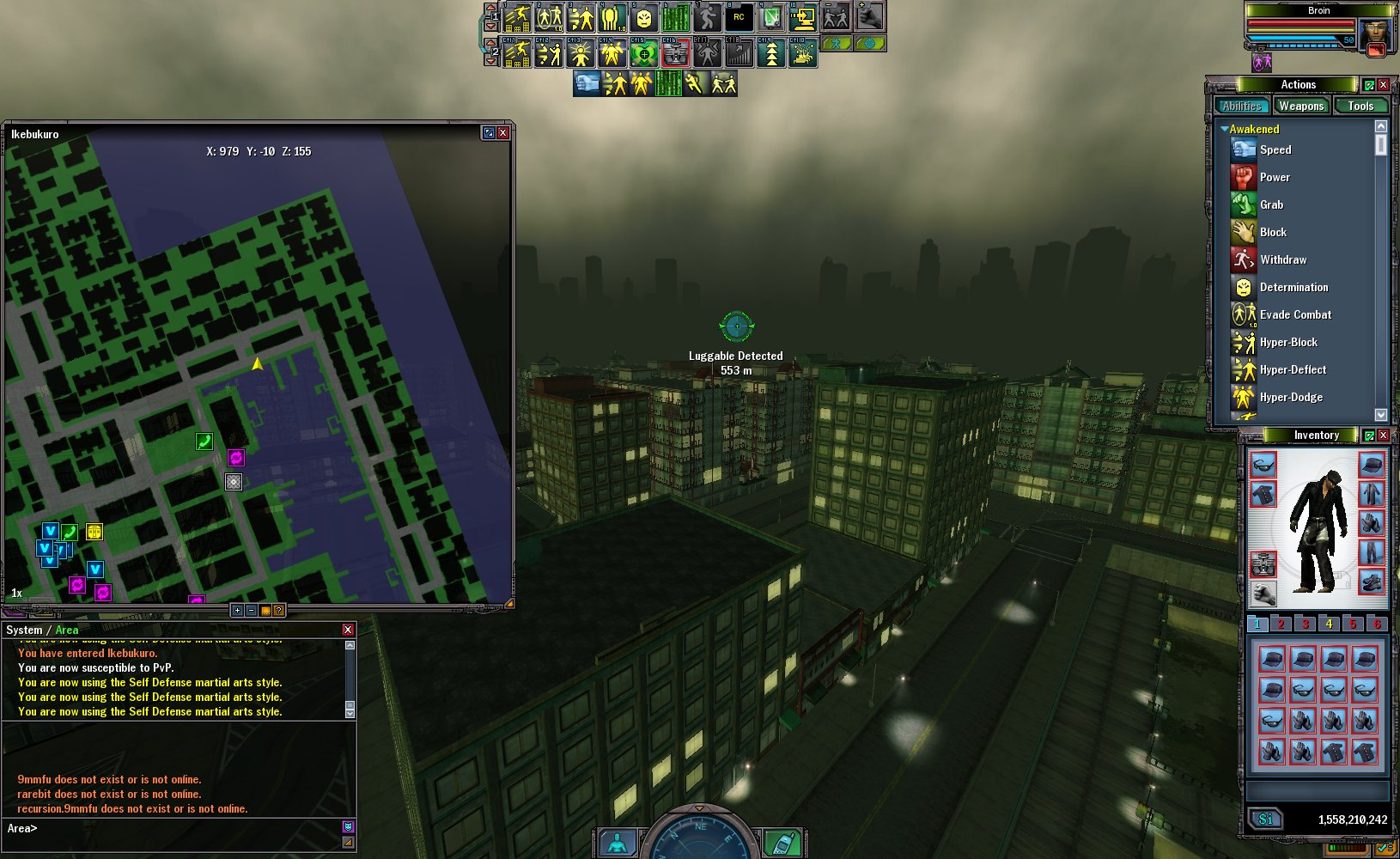
Task: Select the Abilities tab
Action: [x=1242, y=106]
